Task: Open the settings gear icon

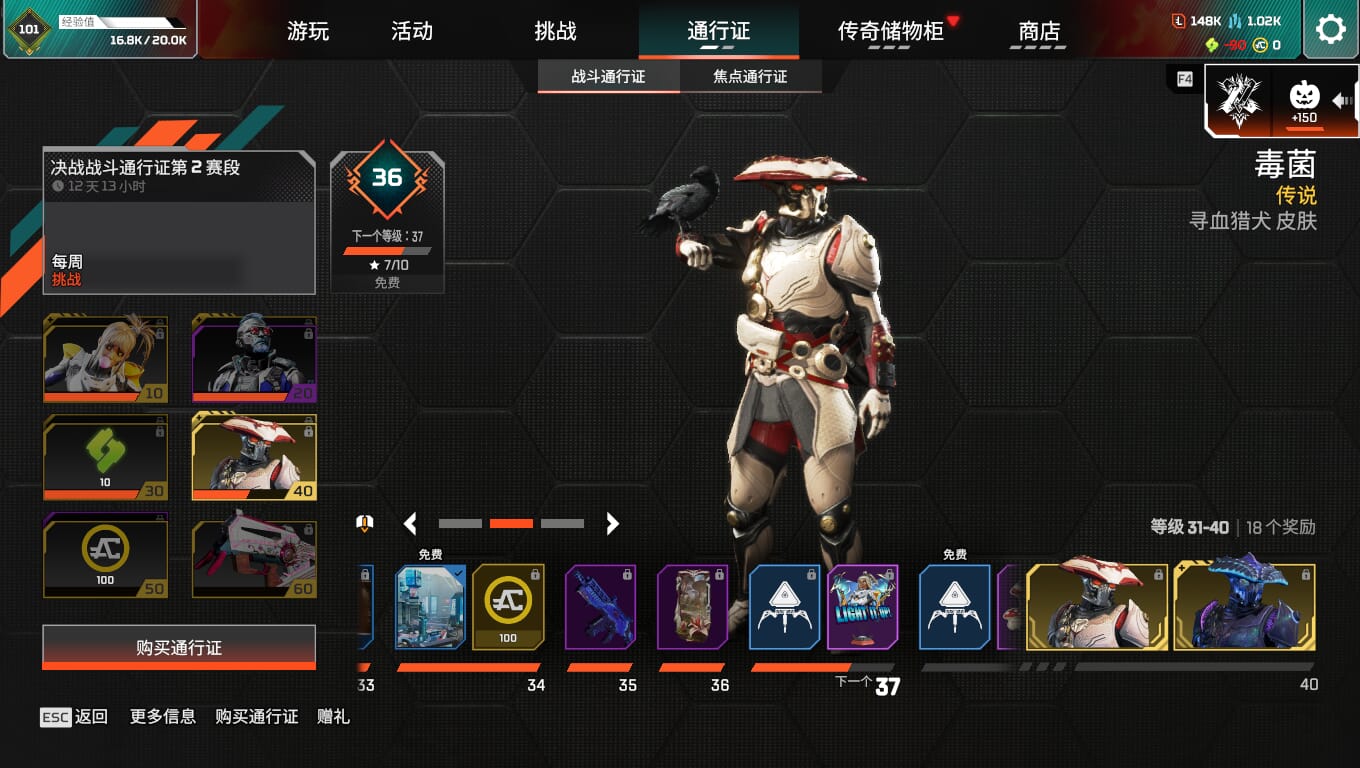Action: (1330, 30)
